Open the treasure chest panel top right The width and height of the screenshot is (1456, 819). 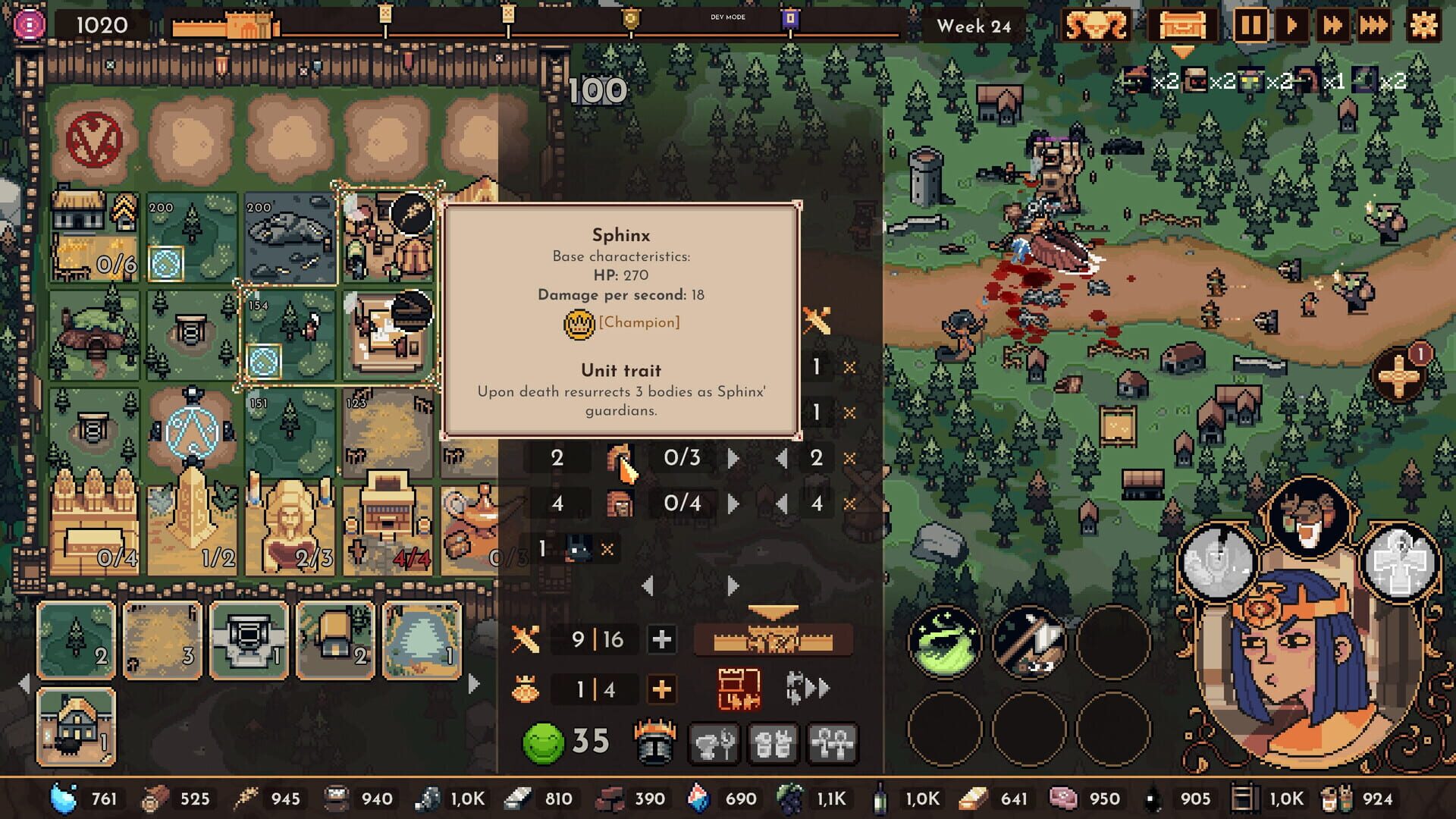tap(1181, 26)
